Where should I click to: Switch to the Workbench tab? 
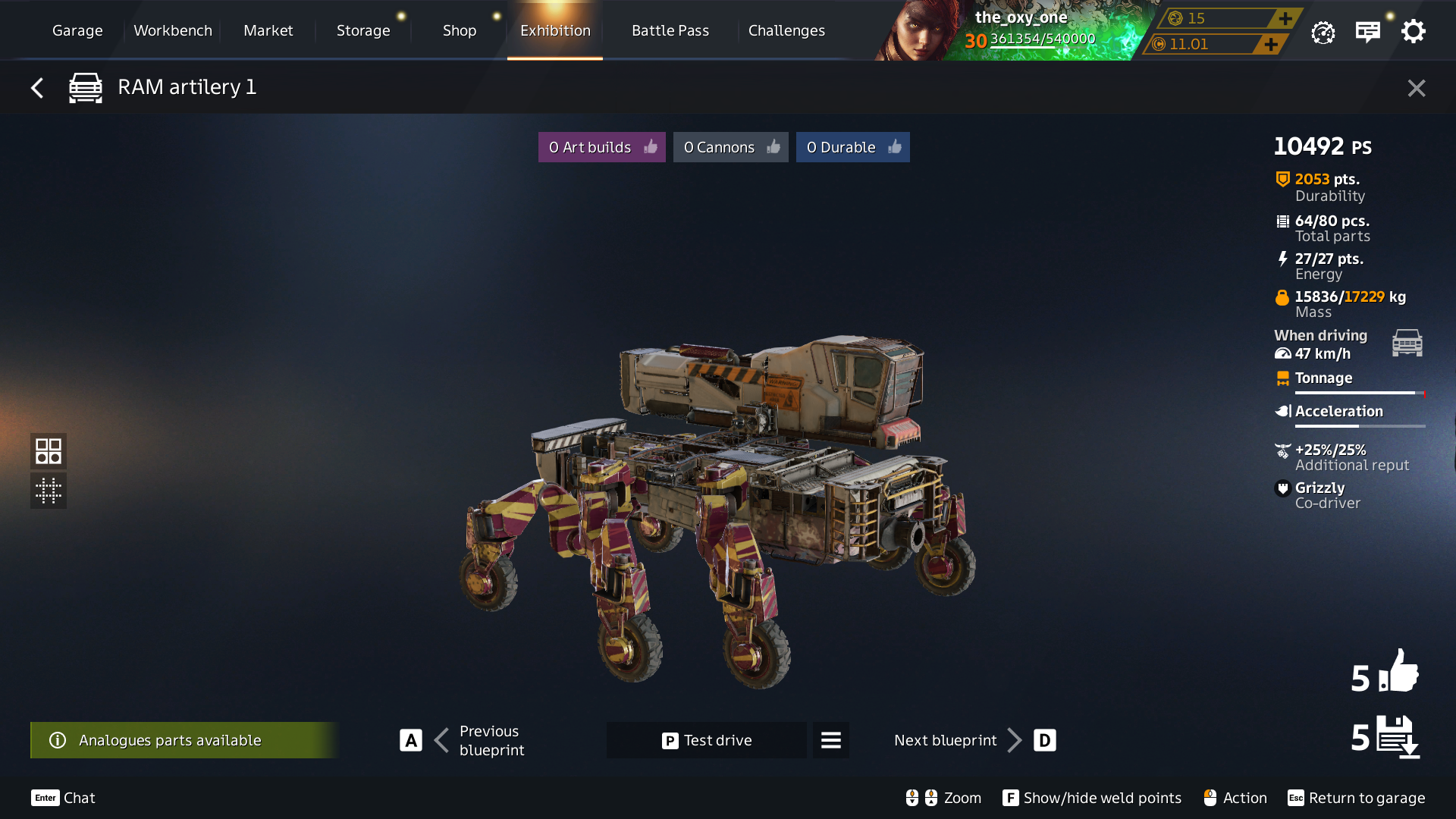click(x=173, y=30)
